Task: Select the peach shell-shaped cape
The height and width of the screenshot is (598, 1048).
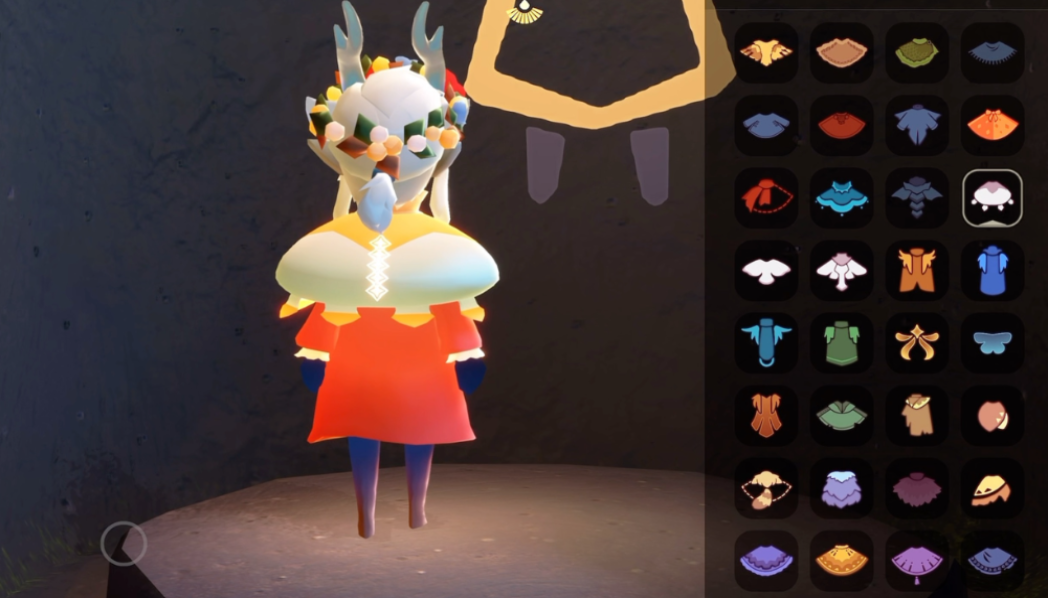Action: pyautogui.click(x=992, y=416)
